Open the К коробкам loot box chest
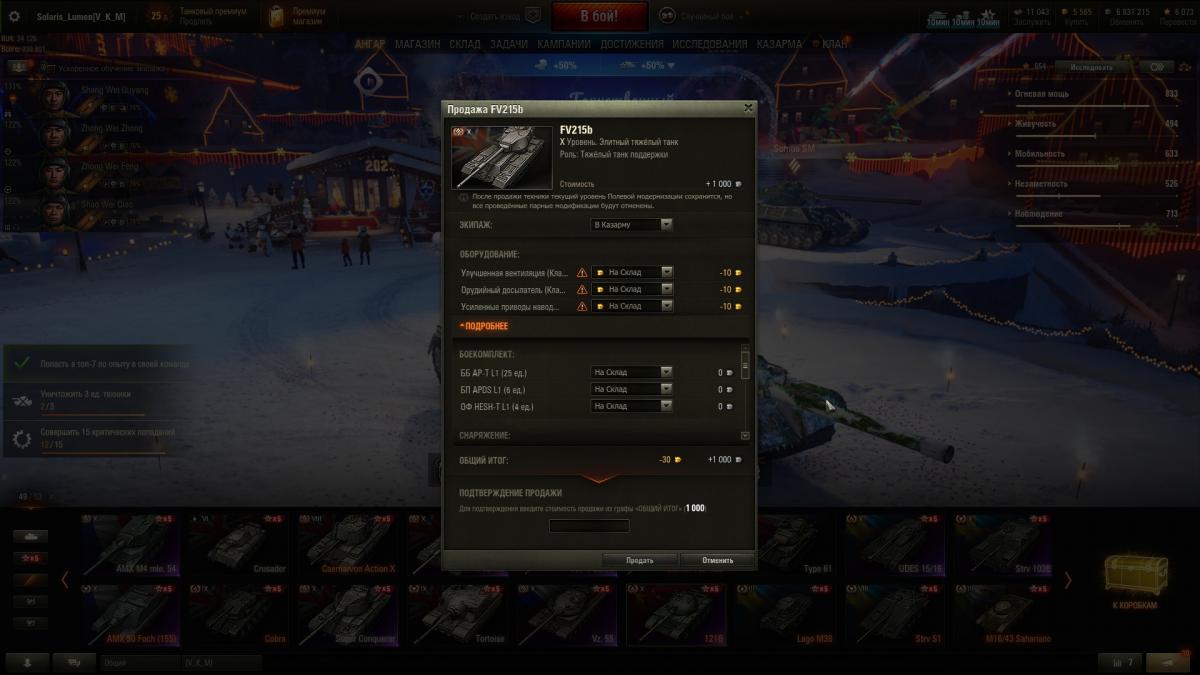The height and width of the screenshot is (675, 1200). 1134,580
